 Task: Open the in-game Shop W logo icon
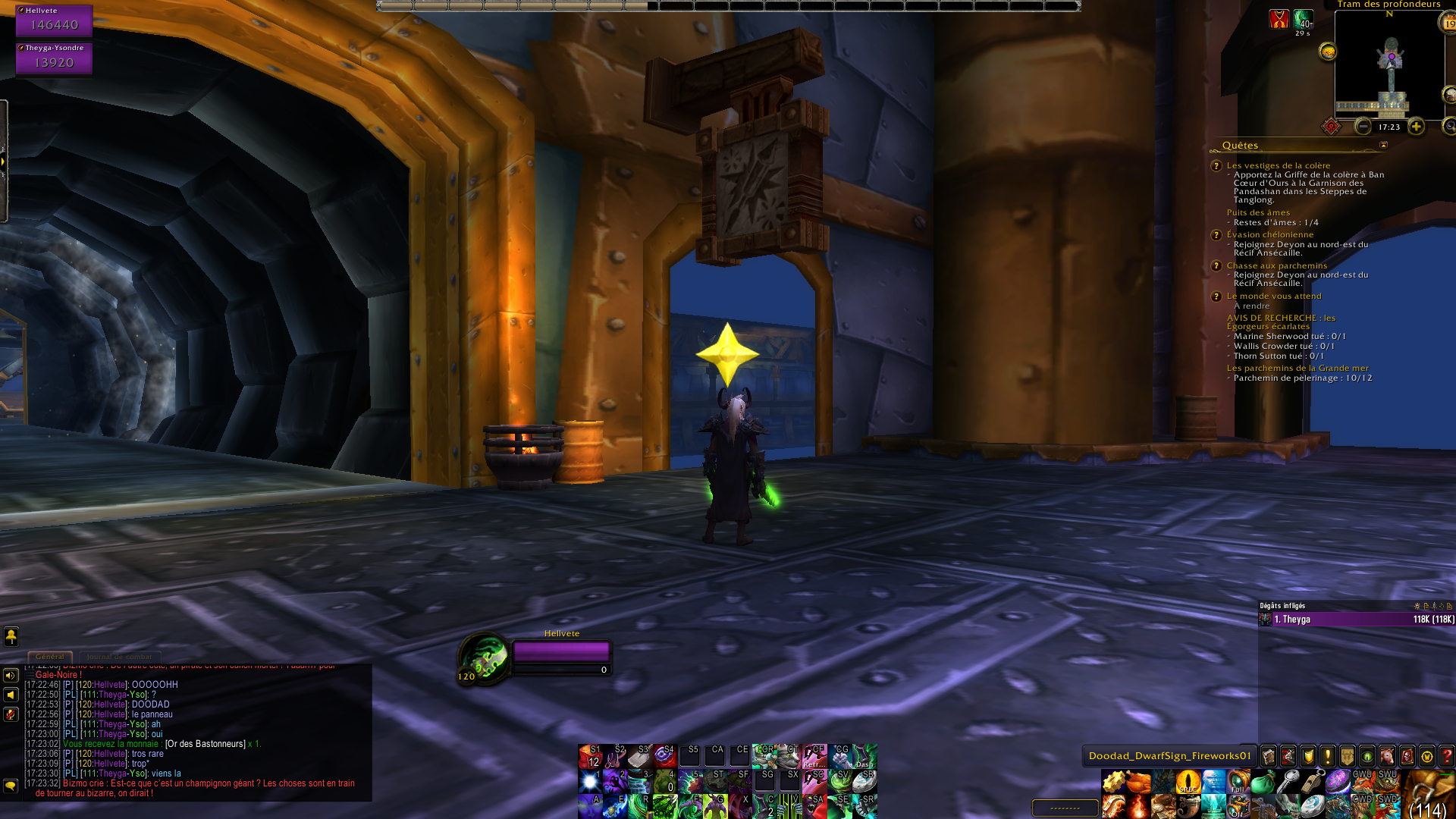pos(1427,755)
